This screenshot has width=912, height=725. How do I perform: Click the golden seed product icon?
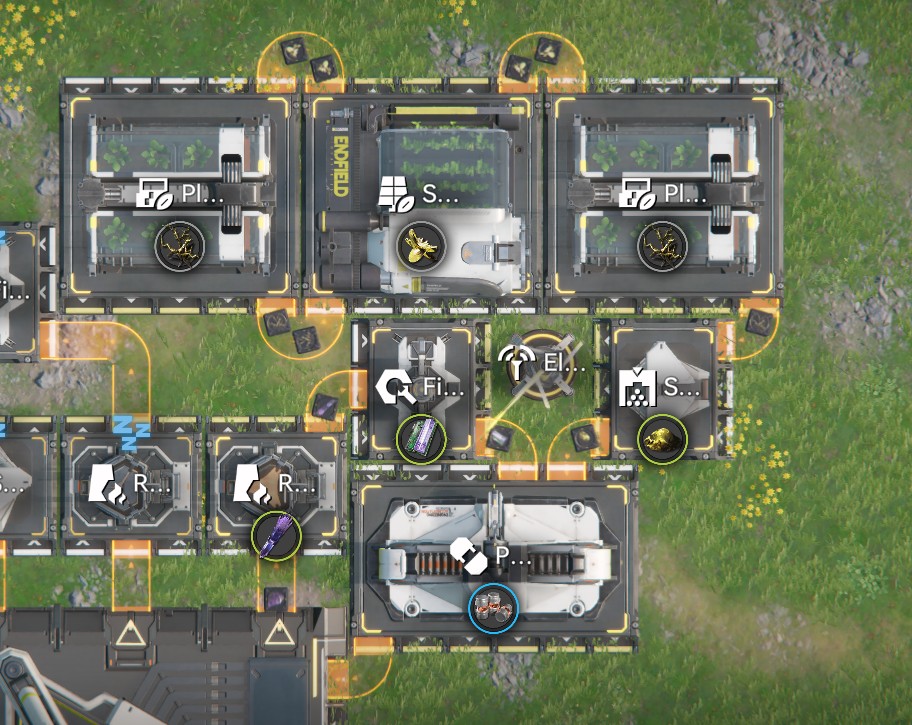click(x=419, y=243)
